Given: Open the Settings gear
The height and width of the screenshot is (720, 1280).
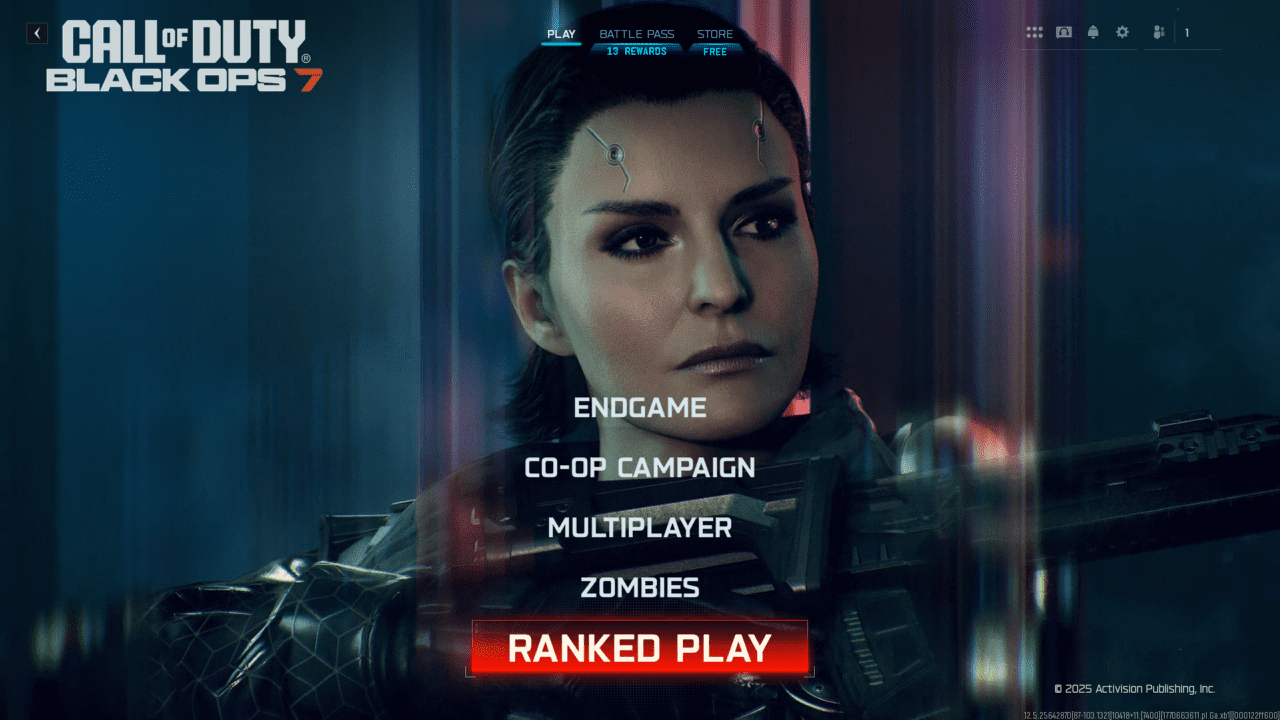Looking at the screenshot, I should 1120,32.
